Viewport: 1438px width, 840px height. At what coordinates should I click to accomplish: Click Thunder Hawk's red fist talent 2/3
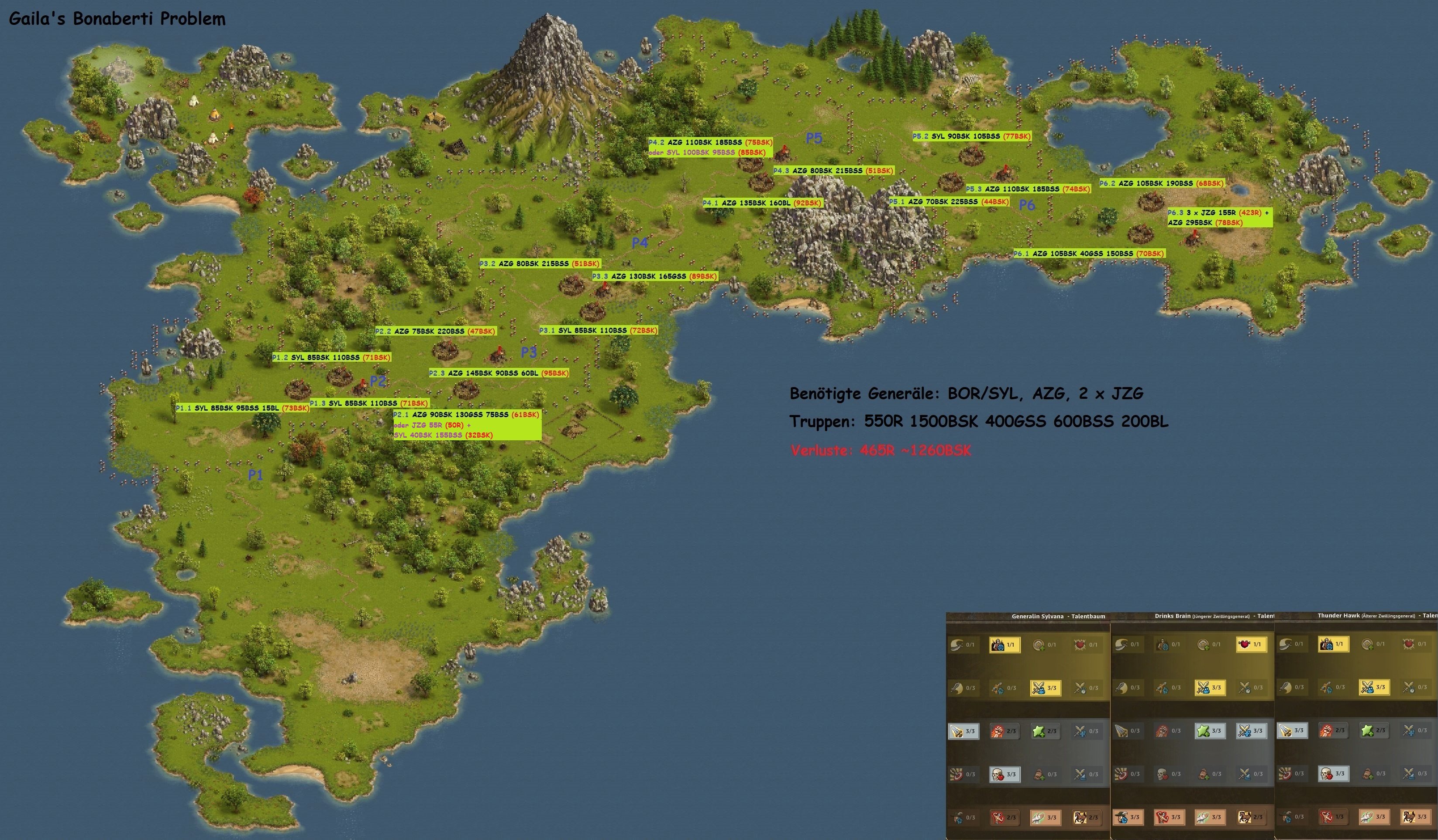pyautogui.click(x=1333, y=730)
